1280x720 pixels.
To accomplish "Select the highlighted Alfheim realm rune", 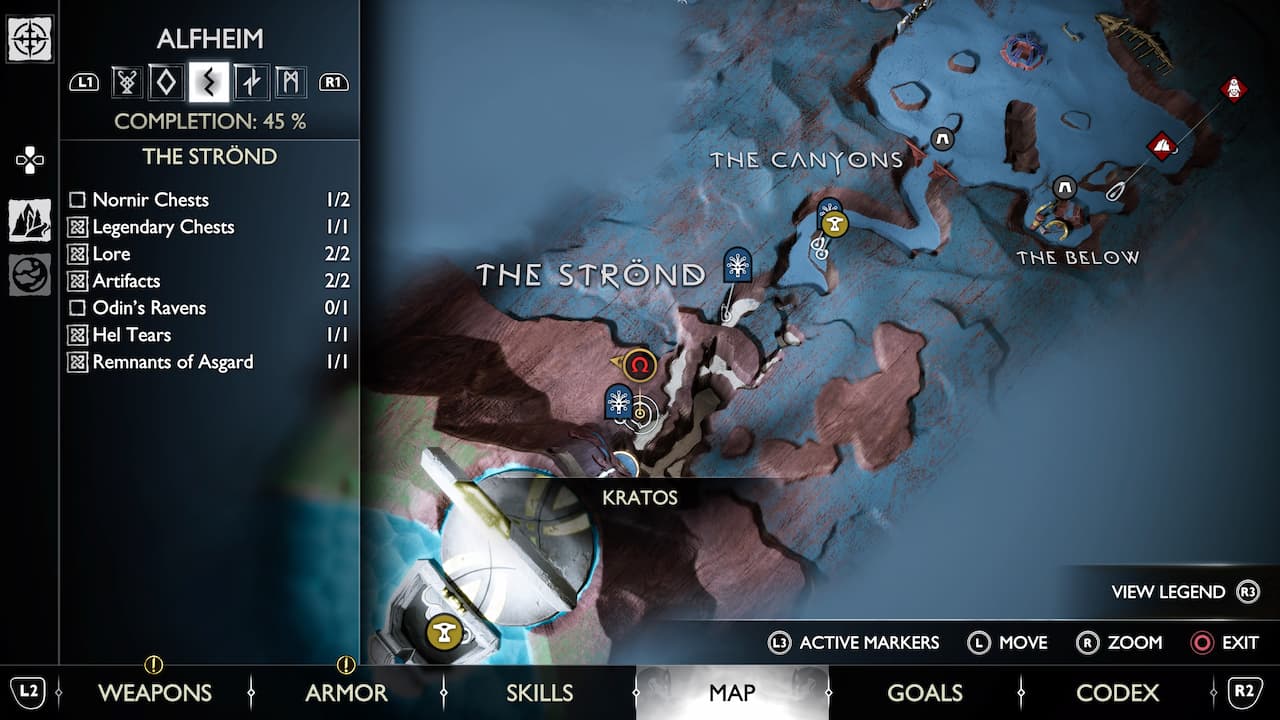I will [x=209, y=82].
